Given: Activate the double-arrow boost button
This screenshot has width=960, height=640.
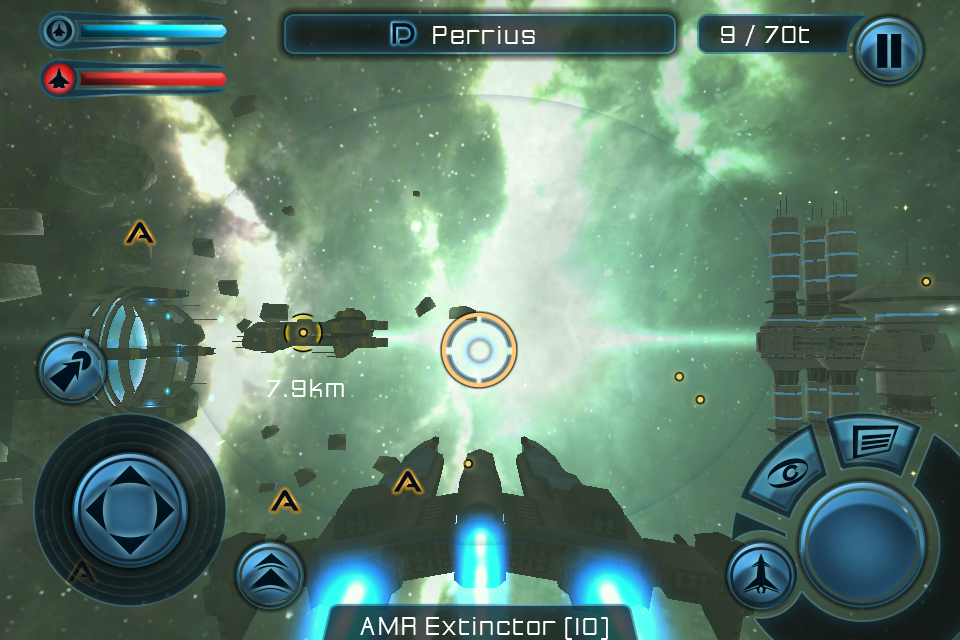Looking at the screenshot, I should click(x=270, y=574).
